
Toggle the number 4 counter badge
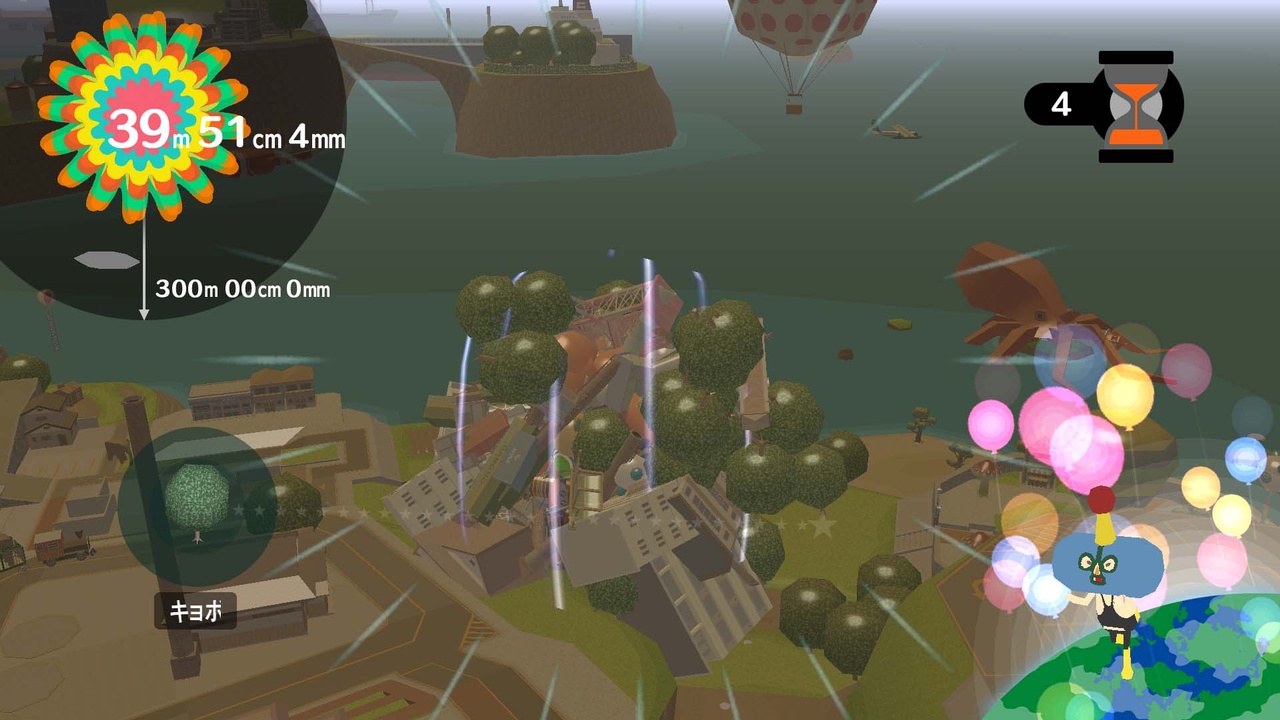1062,105
